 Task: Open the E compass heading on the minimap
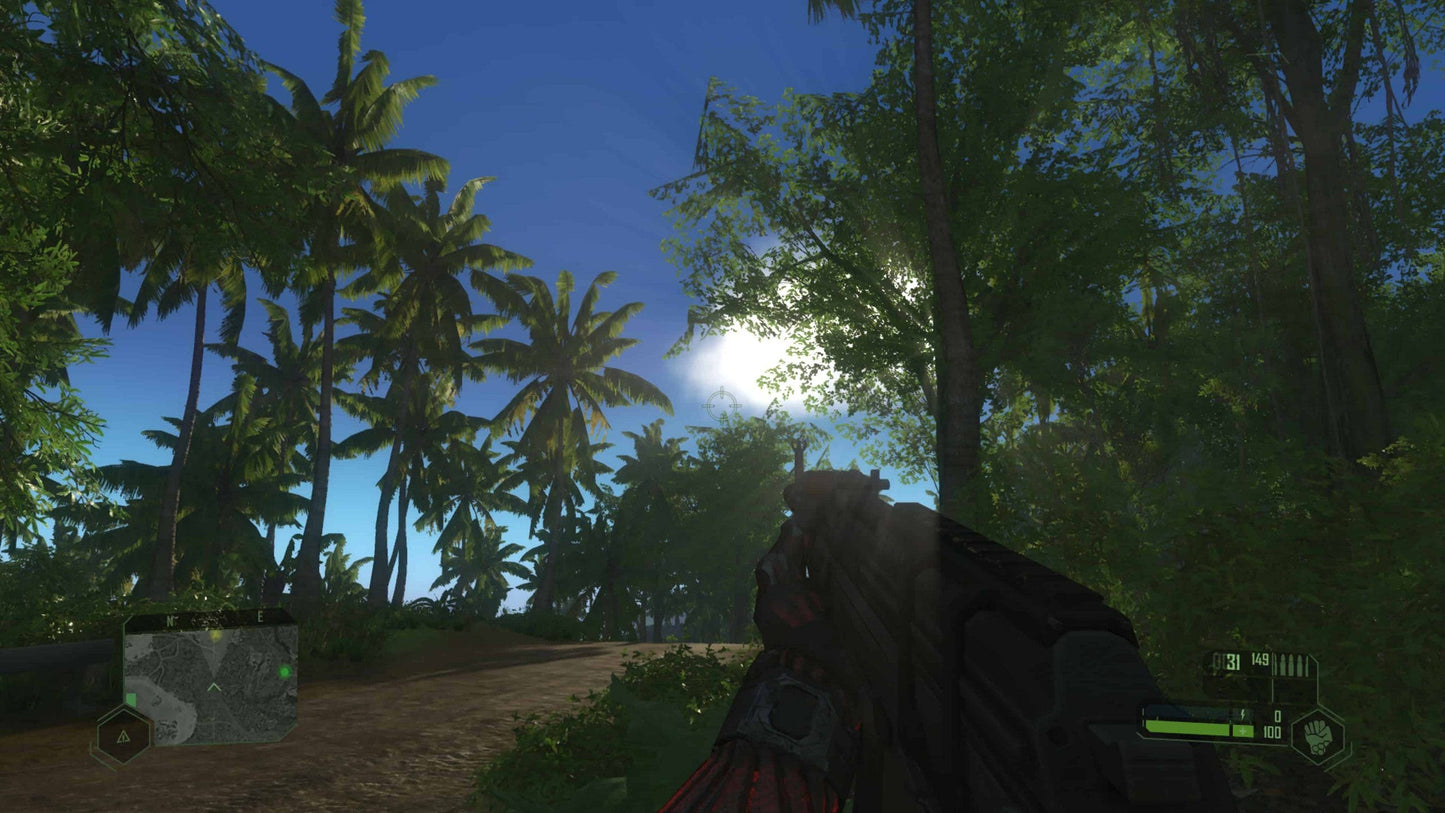(259, 618)
